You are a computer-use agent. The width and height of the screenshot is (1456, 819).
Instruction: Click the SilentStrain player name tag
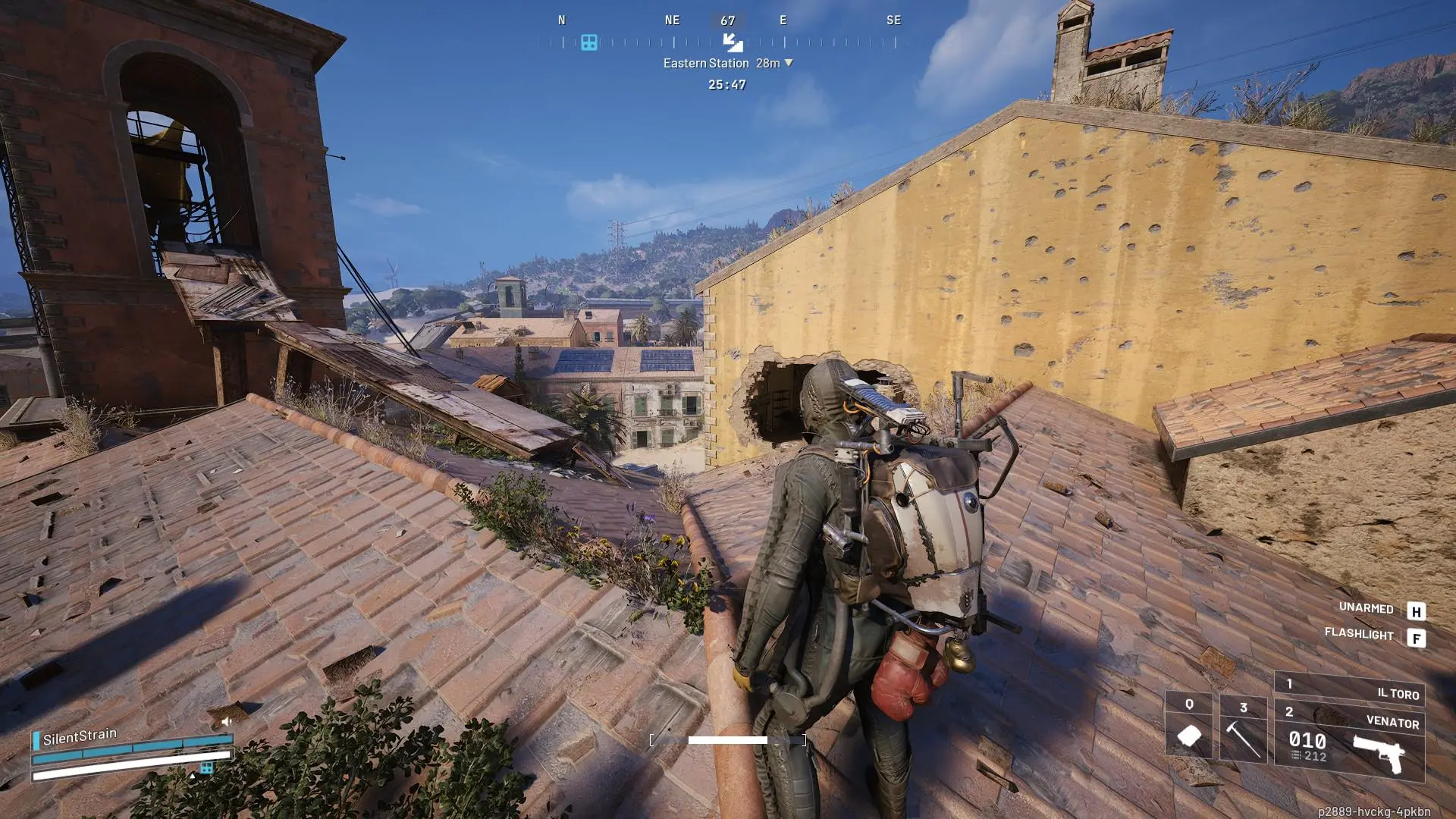(80, 736)
